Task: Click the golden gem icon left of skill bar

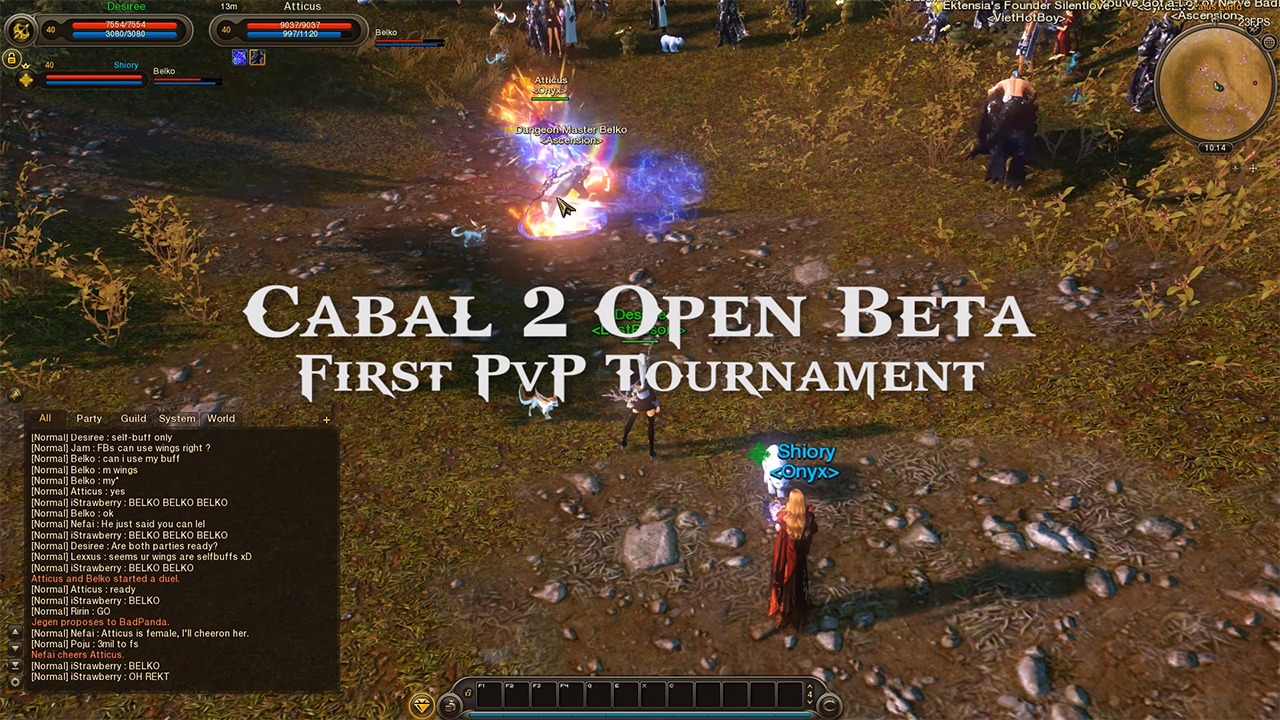Action: pyautogui.click(x=422, y=705)
